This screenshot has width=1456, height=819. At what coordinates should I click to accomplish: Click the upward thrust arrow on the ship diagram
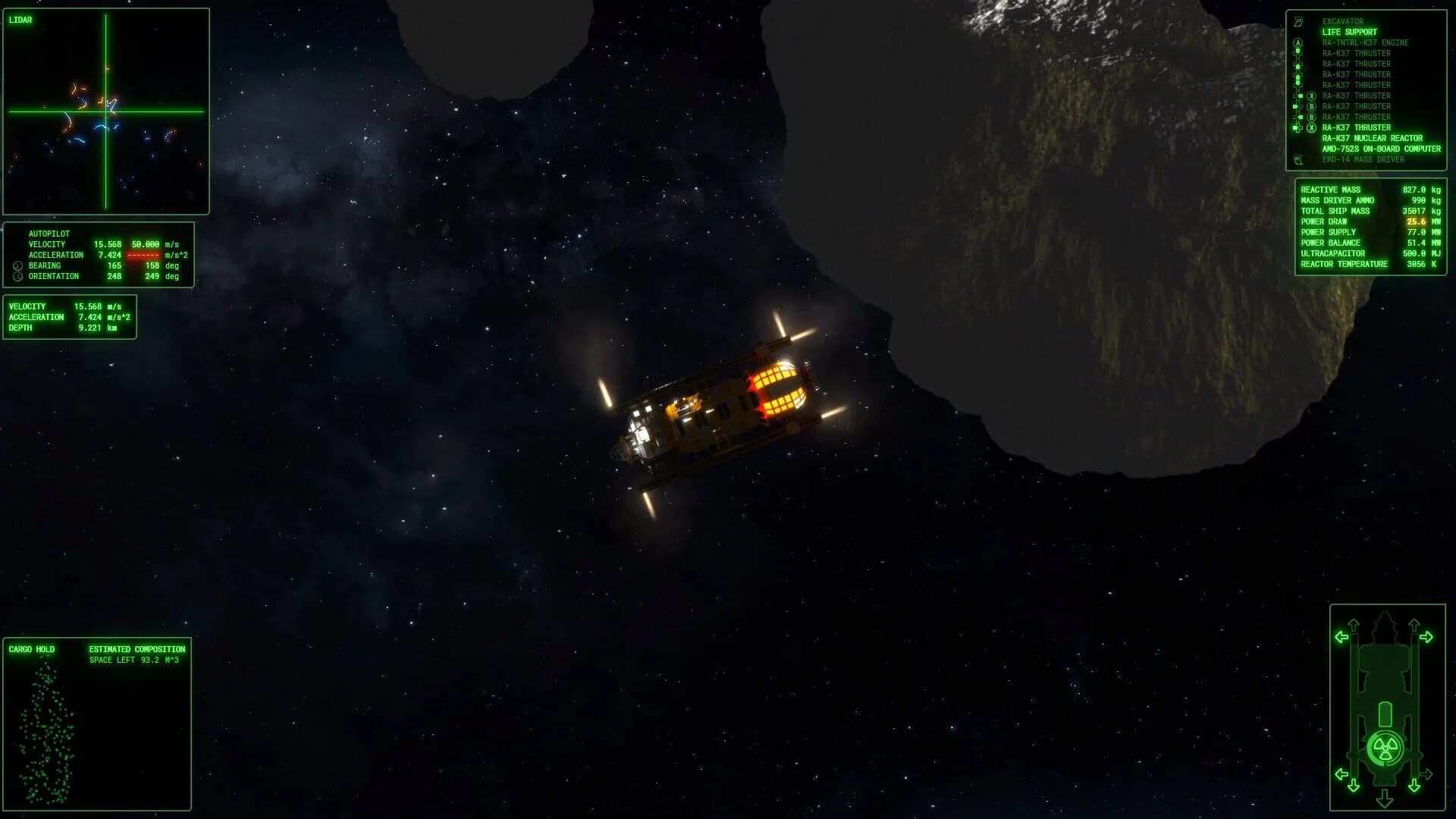pos(1353,623)
